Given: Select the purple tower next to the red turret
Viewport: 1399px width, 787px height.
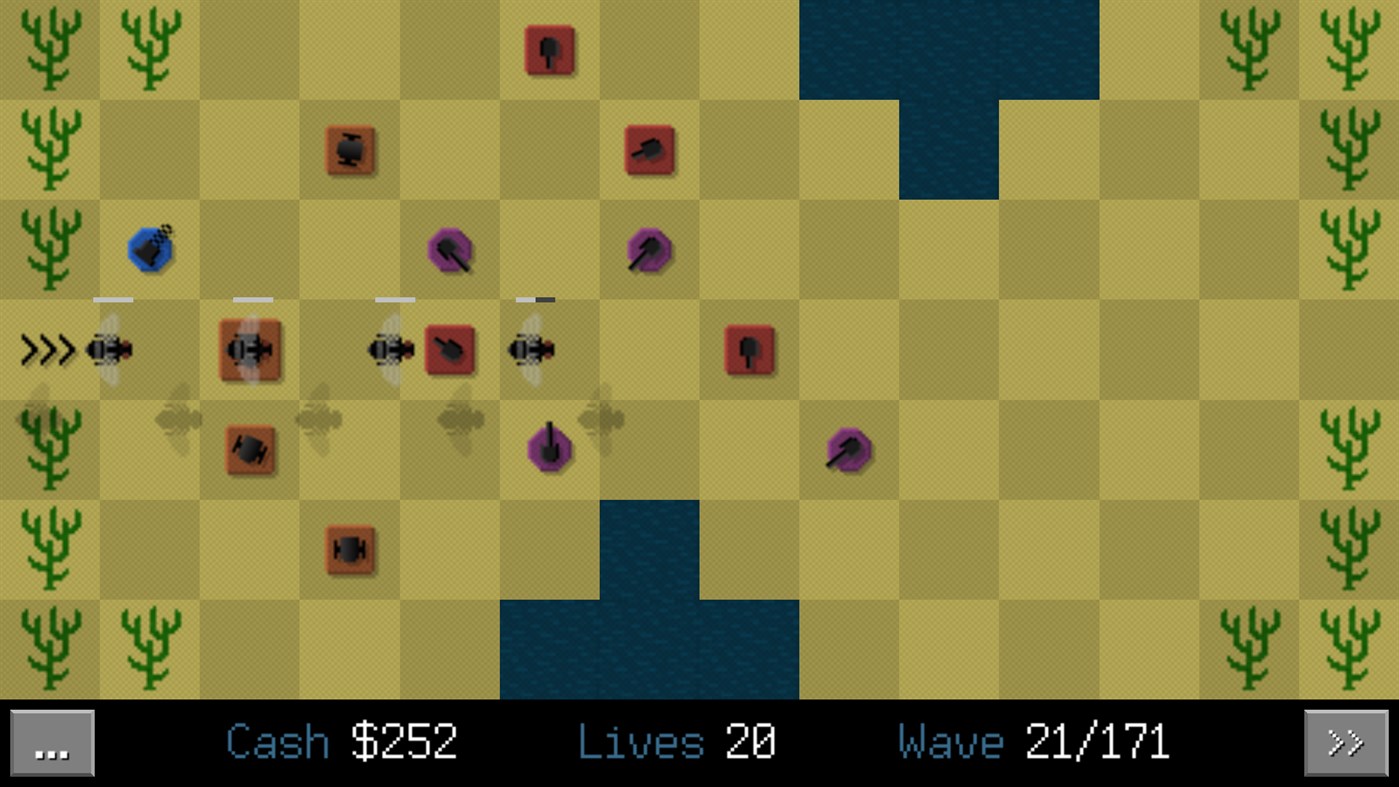Looking at the screenshot, I should coord(650,250).
